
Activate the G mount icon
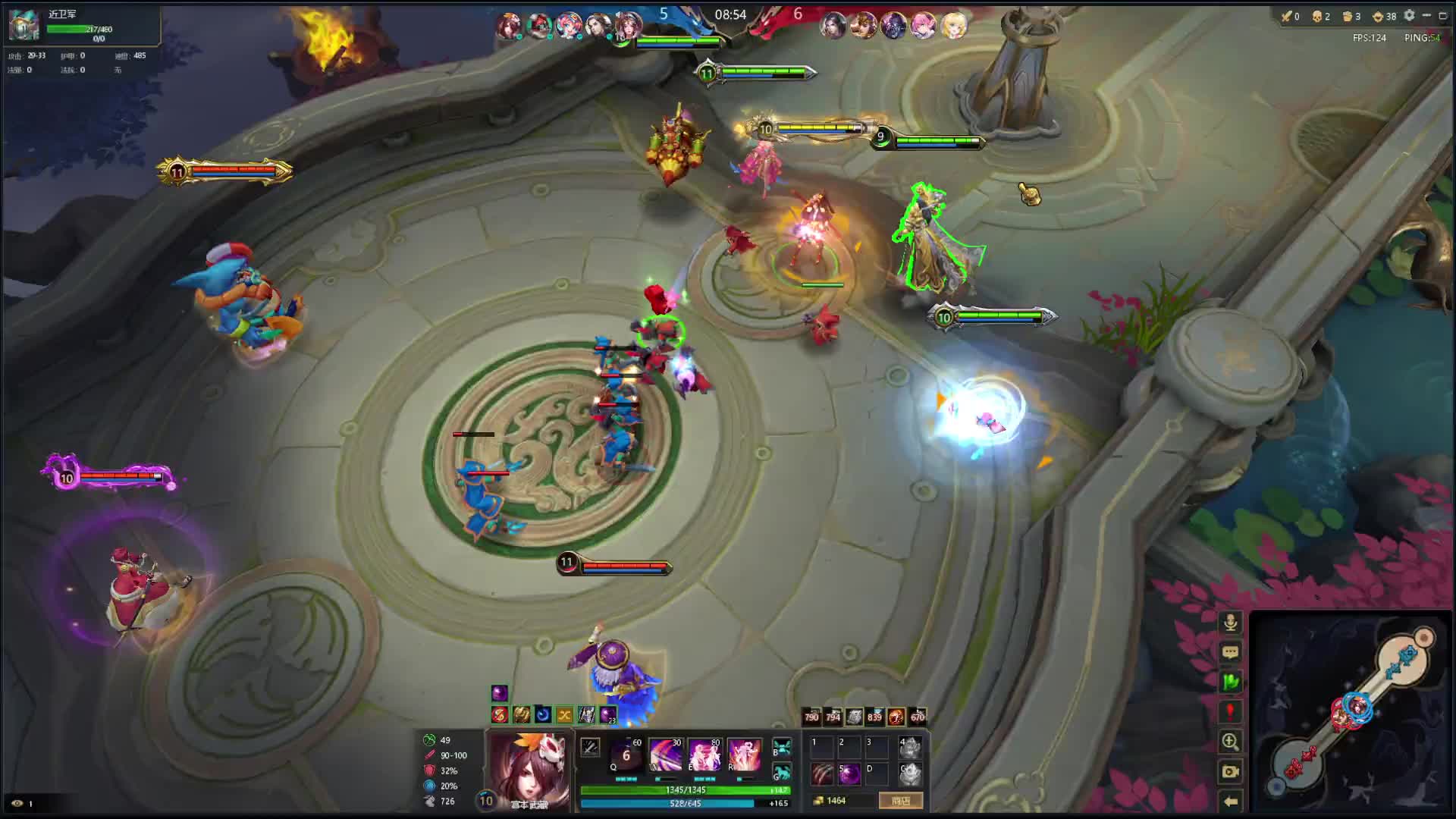click(782, 773)
